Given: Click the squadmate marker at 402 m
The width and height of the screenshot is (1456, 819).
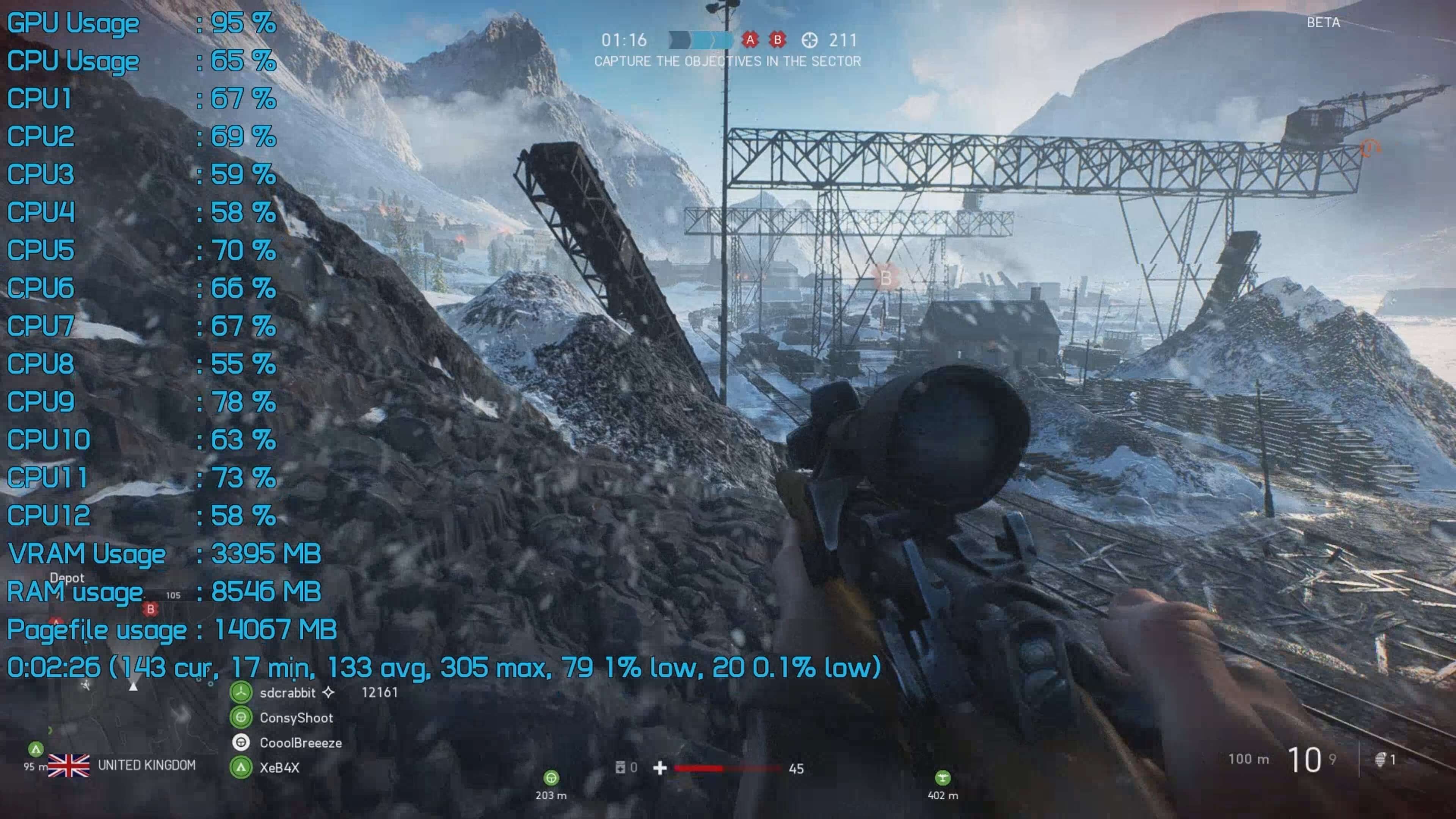Looking at the screenshot, I should coord(942,778).
